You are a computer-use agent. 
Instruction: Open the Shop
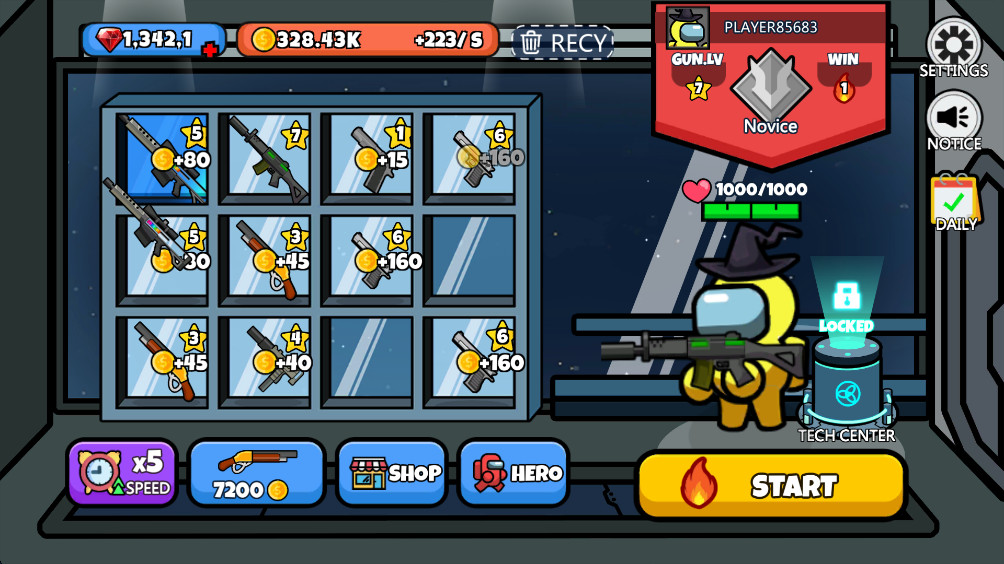click(395, 472)
